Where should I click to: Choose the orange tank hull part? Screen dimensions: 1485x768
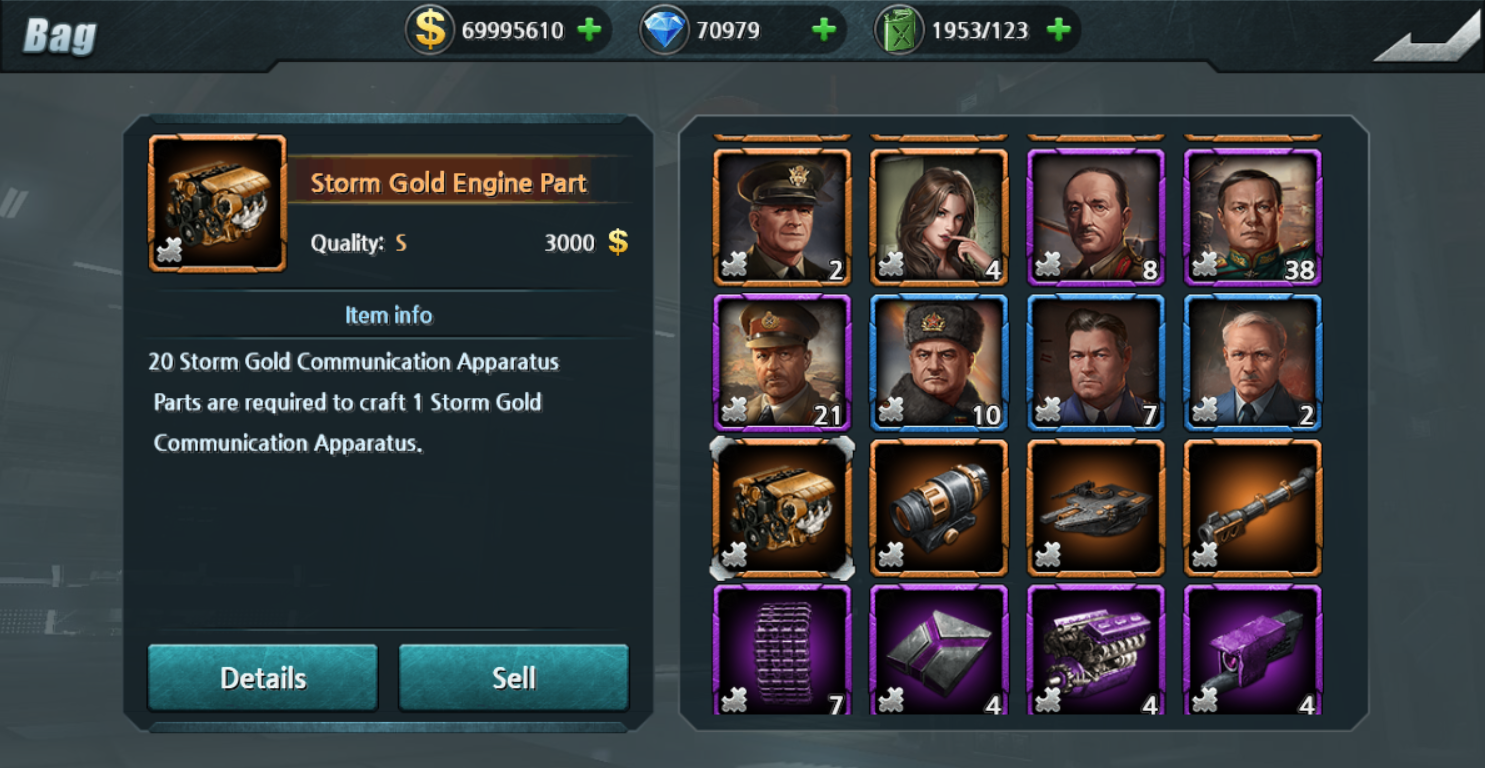(1096, 507)
